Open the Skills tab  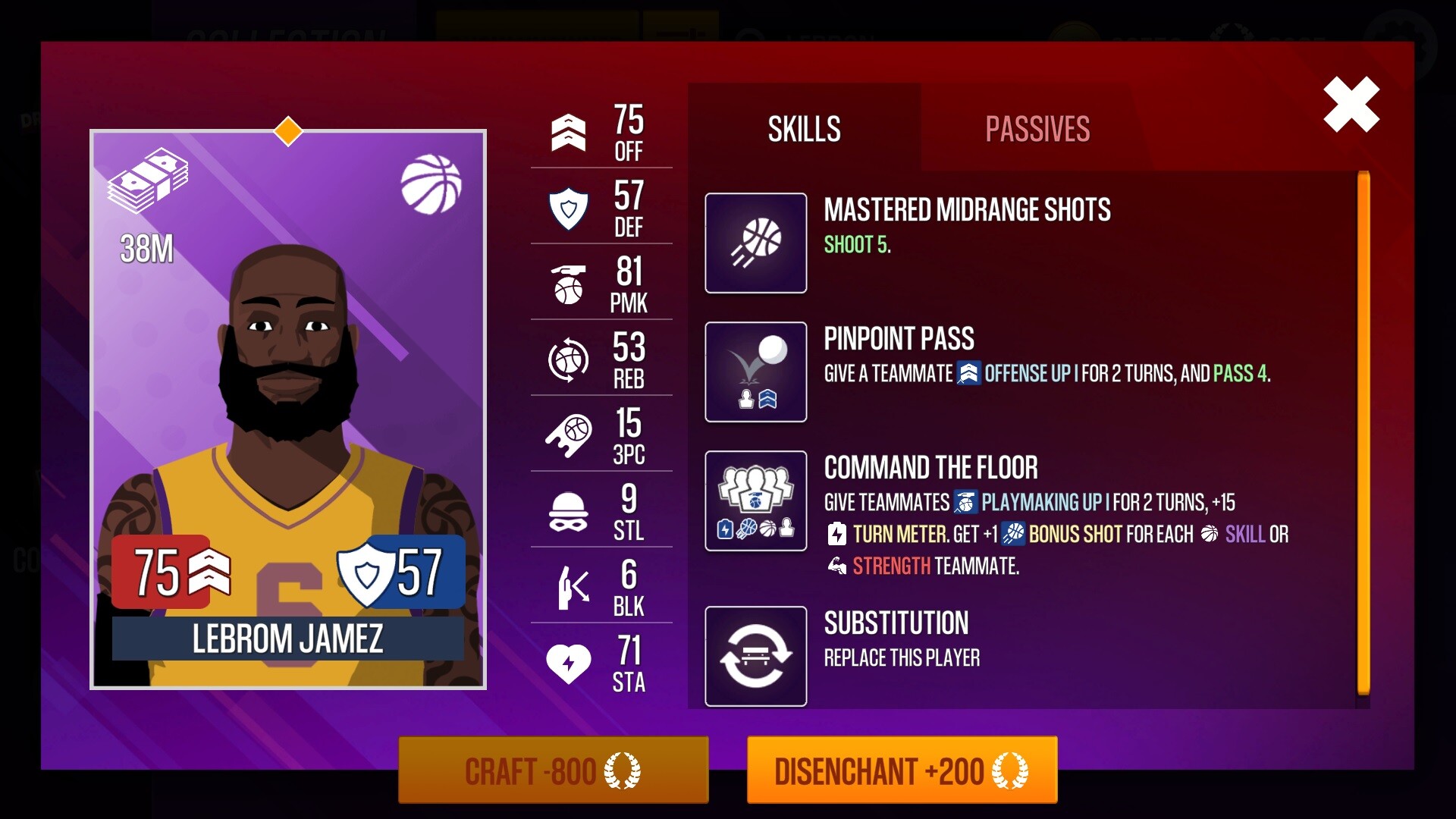coord(802,127)
